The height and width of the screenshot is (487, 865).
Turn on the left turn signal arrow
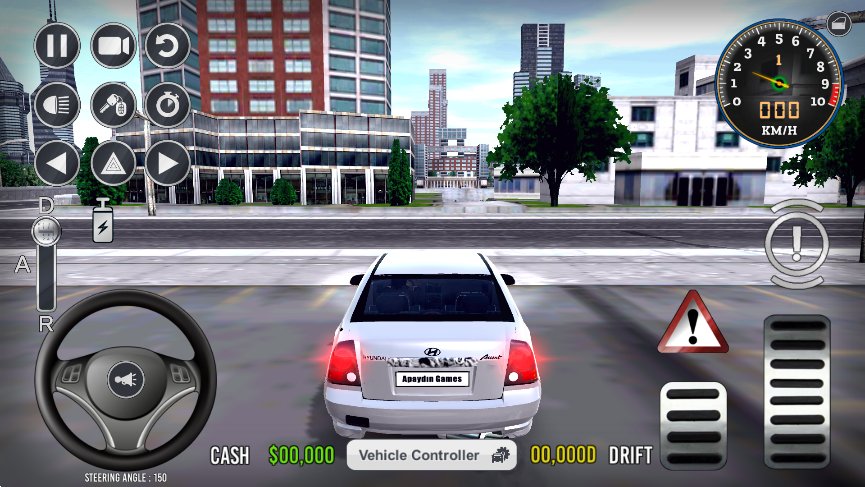(x=58, y=162)
